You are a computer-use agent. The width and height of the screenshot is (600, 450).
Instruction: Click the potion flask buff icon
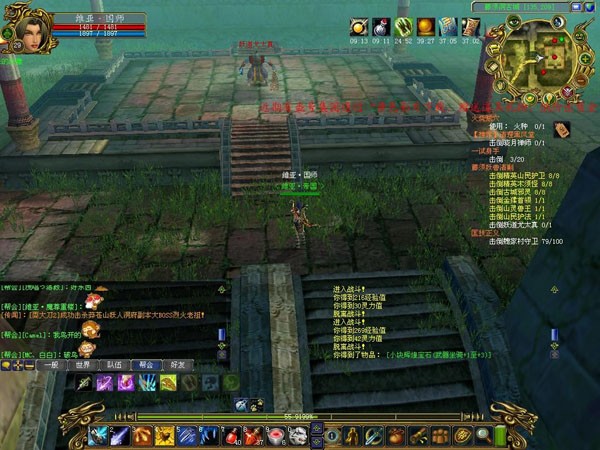381,27
